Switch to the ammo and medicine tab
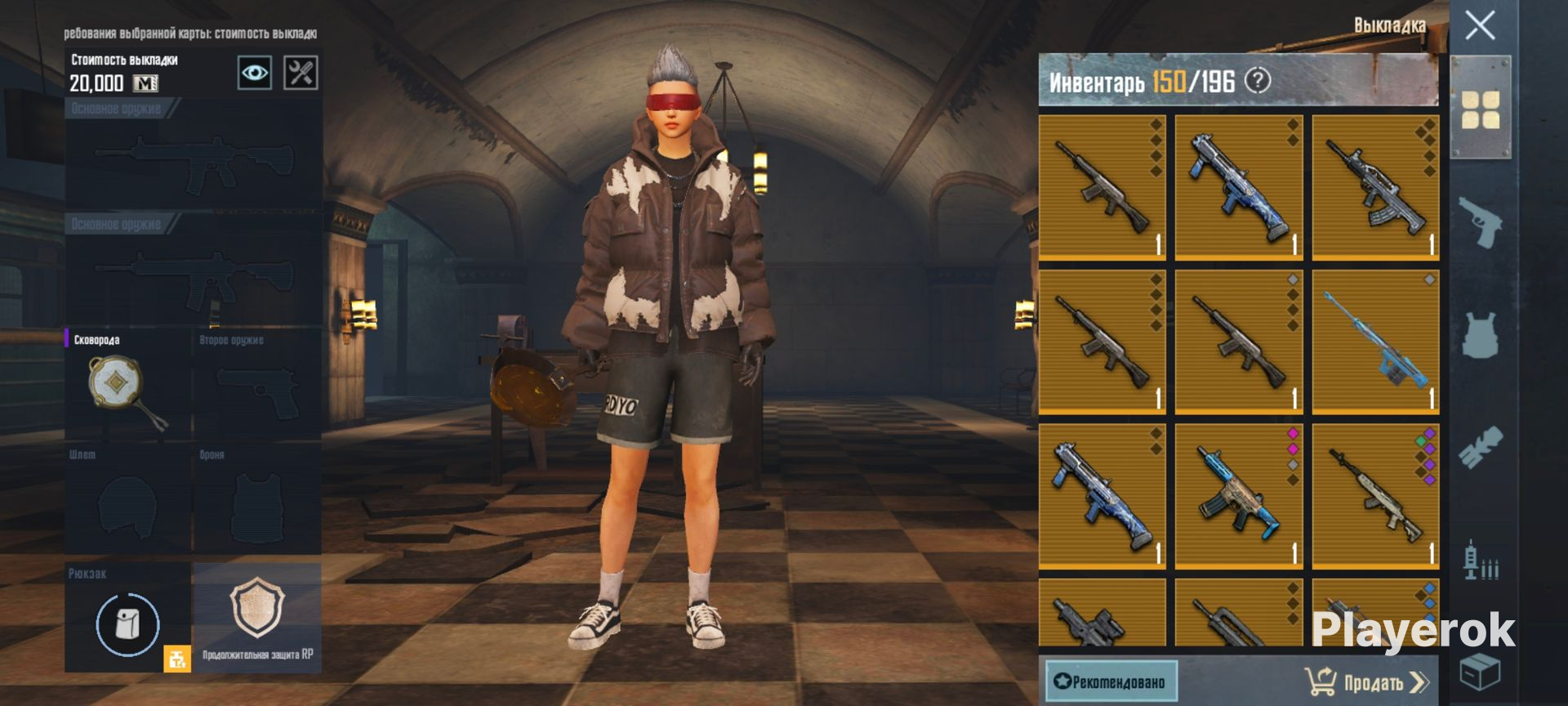This screenshot has height=706, width=1568. click(x=1480, y=562)
